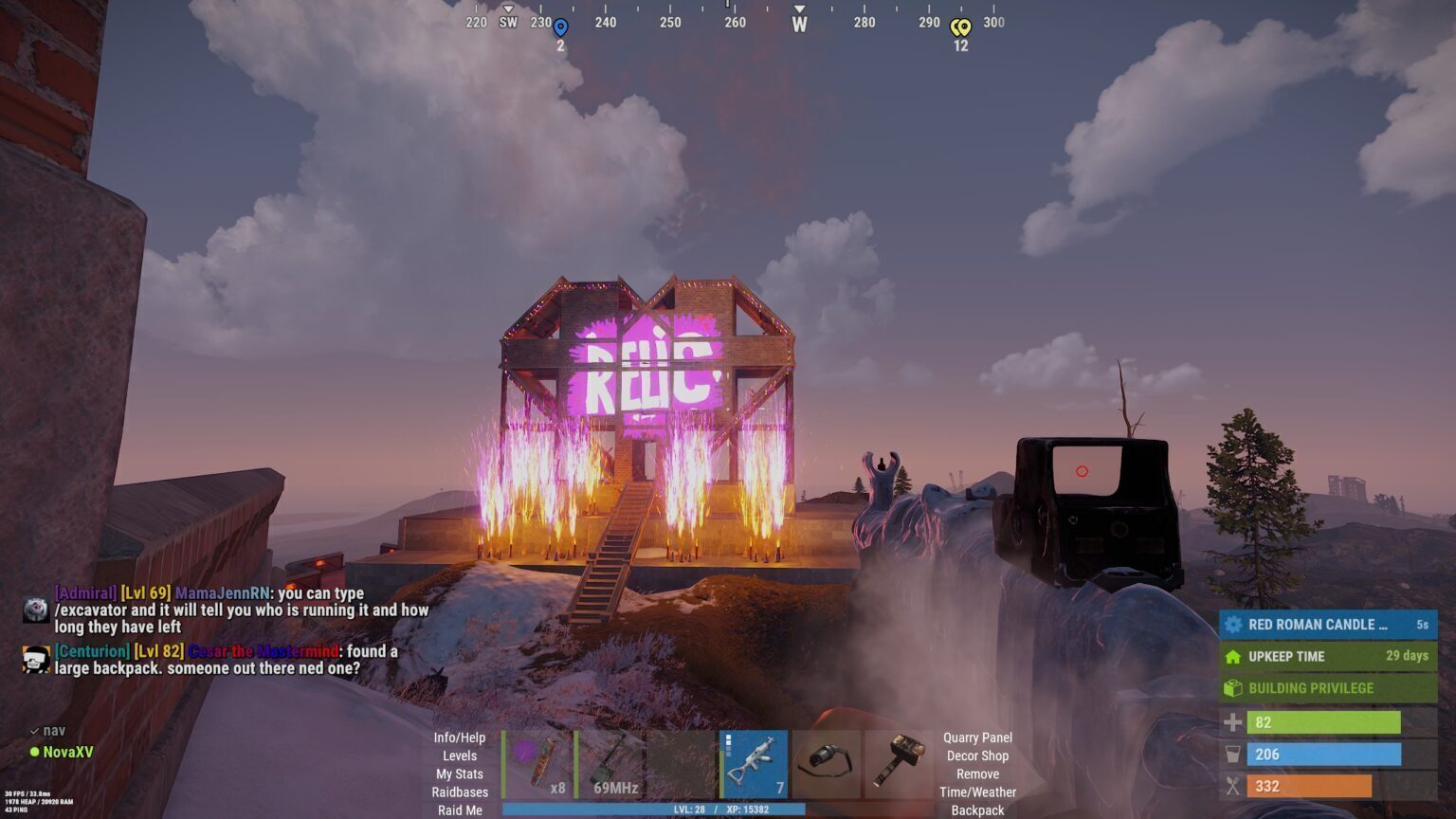Click the Raid Me button
The image size is (1456, 819).
tap(460, 810)
